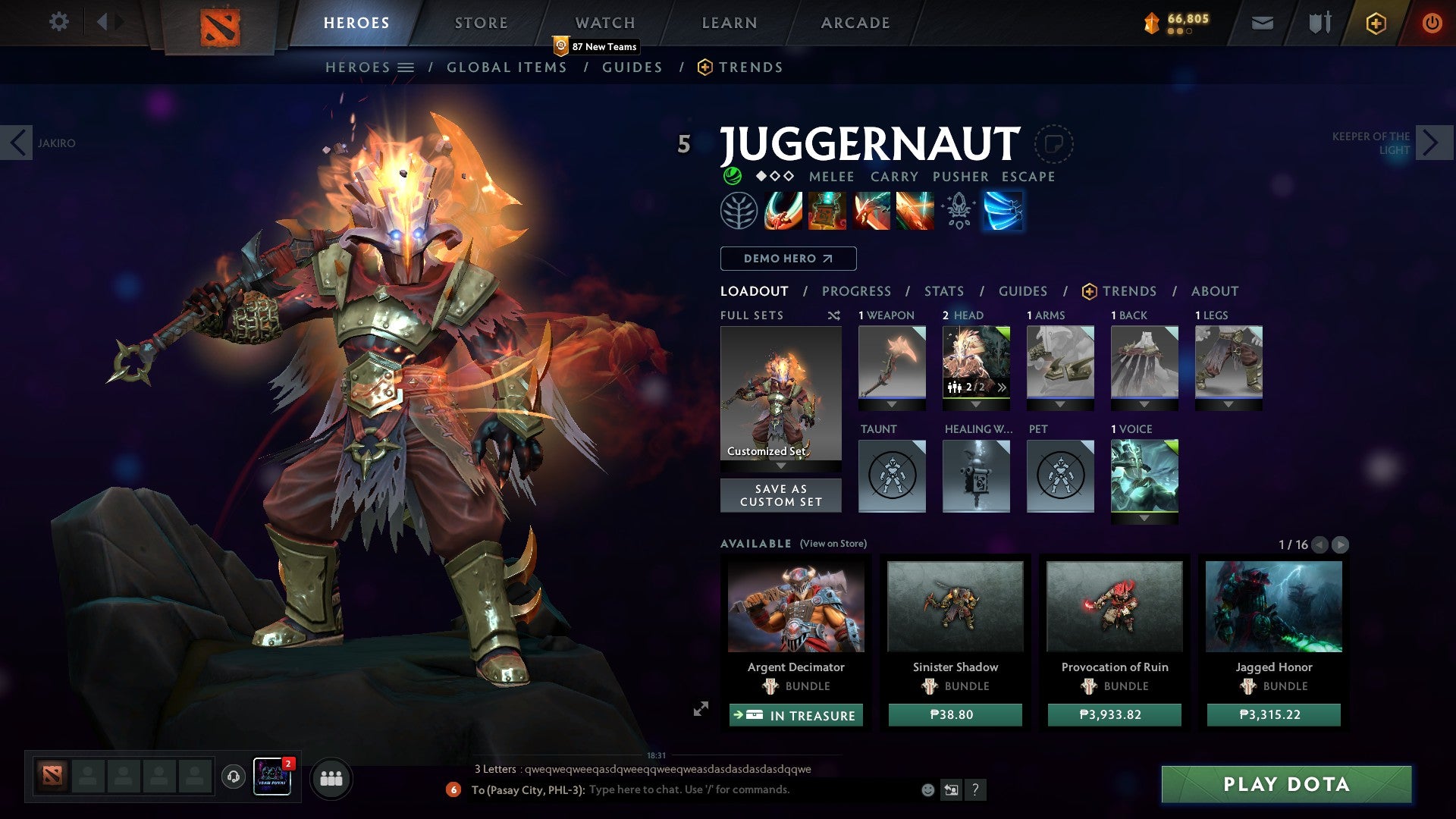
Task: Expand the 2 HEAD item style chevron
Action: pos(1002,388)
